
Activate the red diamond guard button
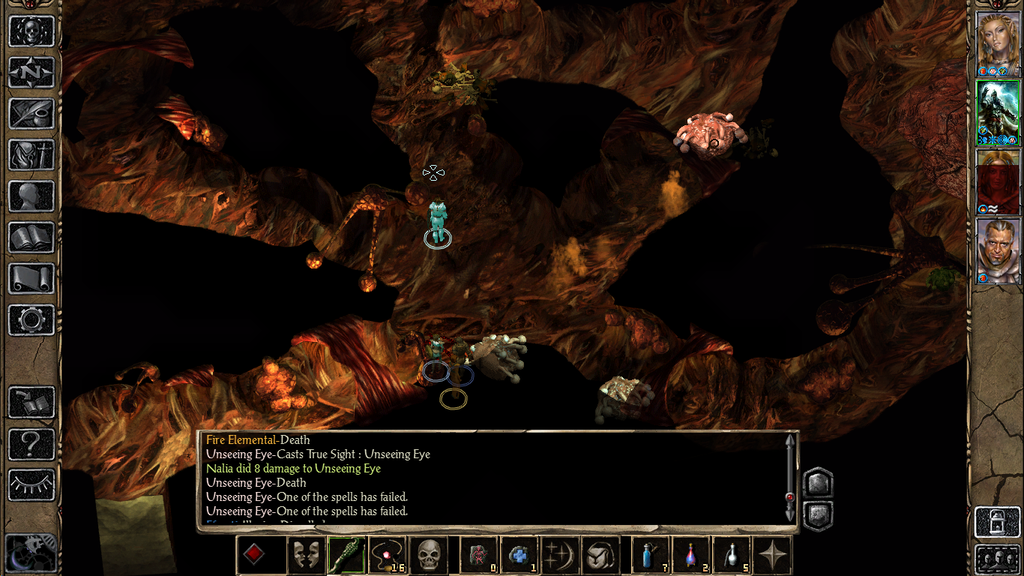pos(256,555)
